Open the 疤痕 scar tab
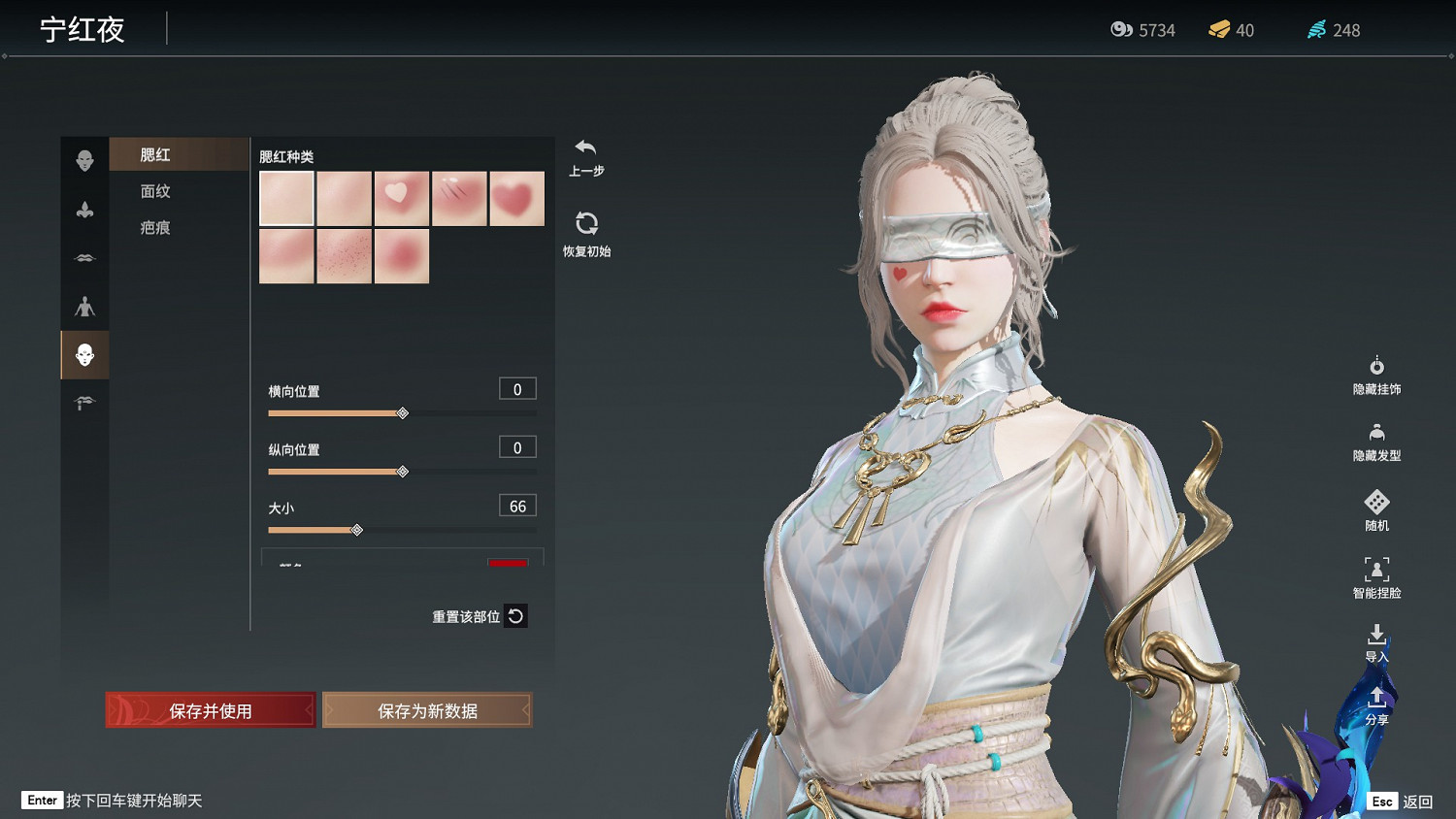Screen dimensions: 1456x819 point(155,227)
